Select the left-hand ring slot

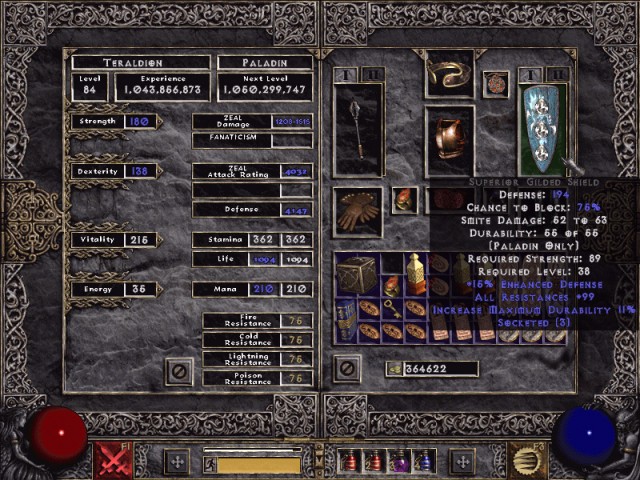click(x=405, y=200)
